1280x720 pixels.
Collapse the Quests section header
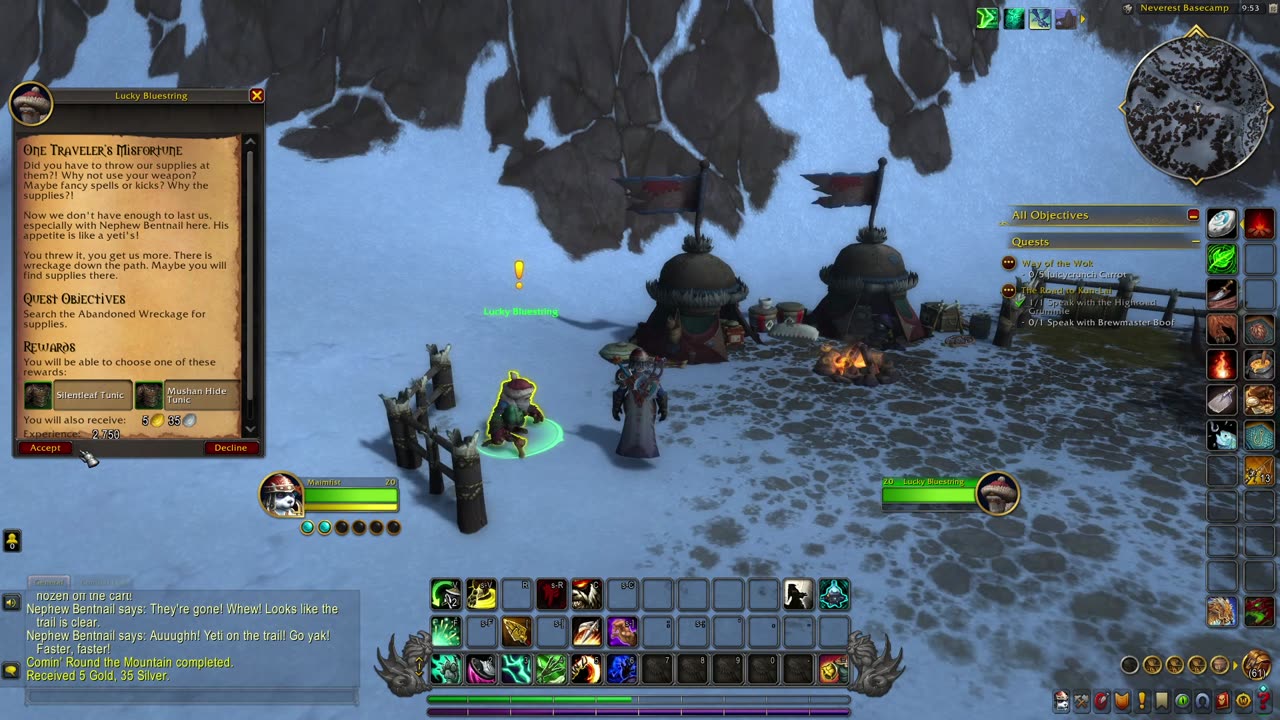tap(1196, 241)
